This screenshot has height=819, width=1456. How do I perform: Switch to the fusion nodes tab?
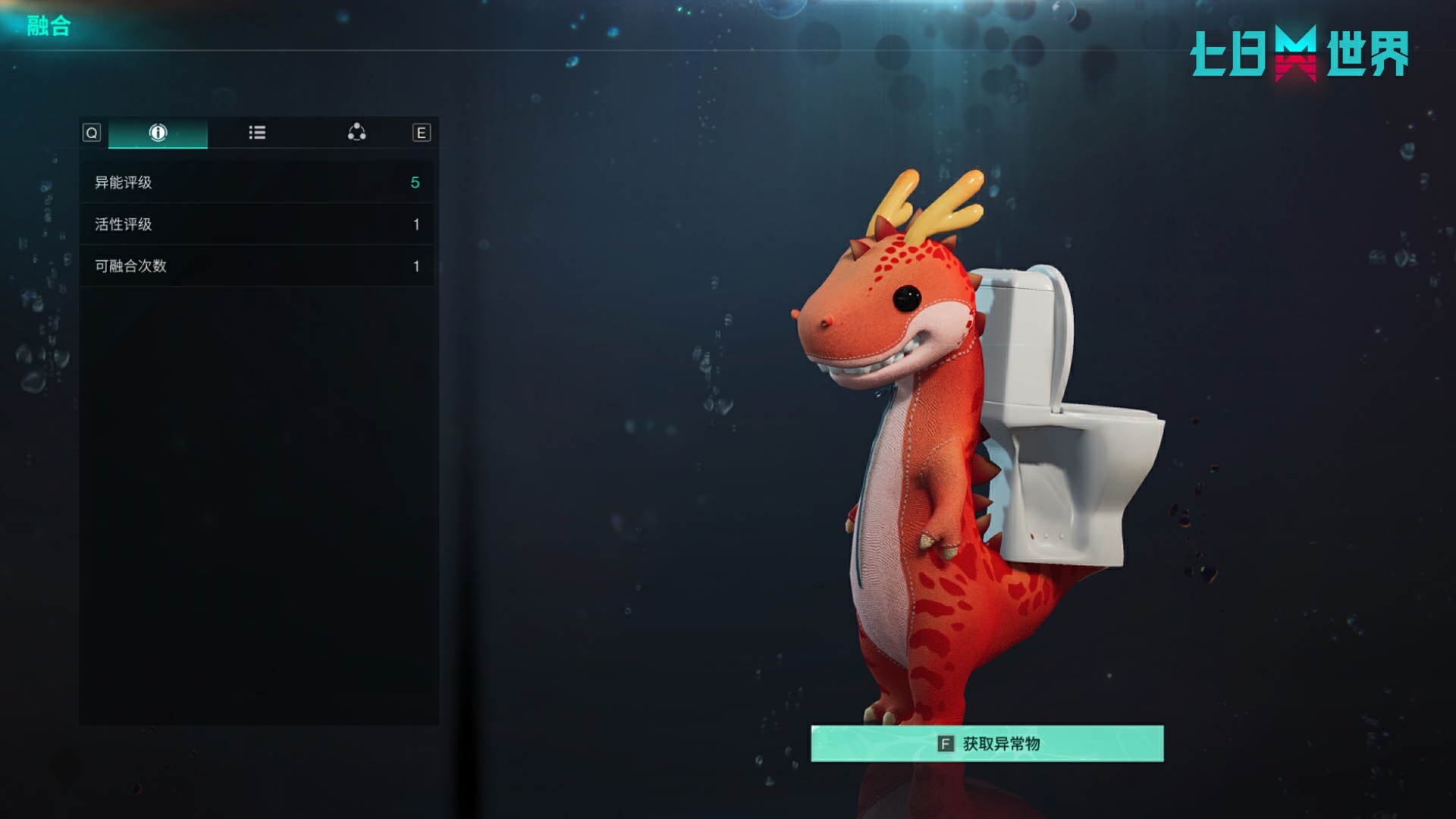click(x=356, y=133)
